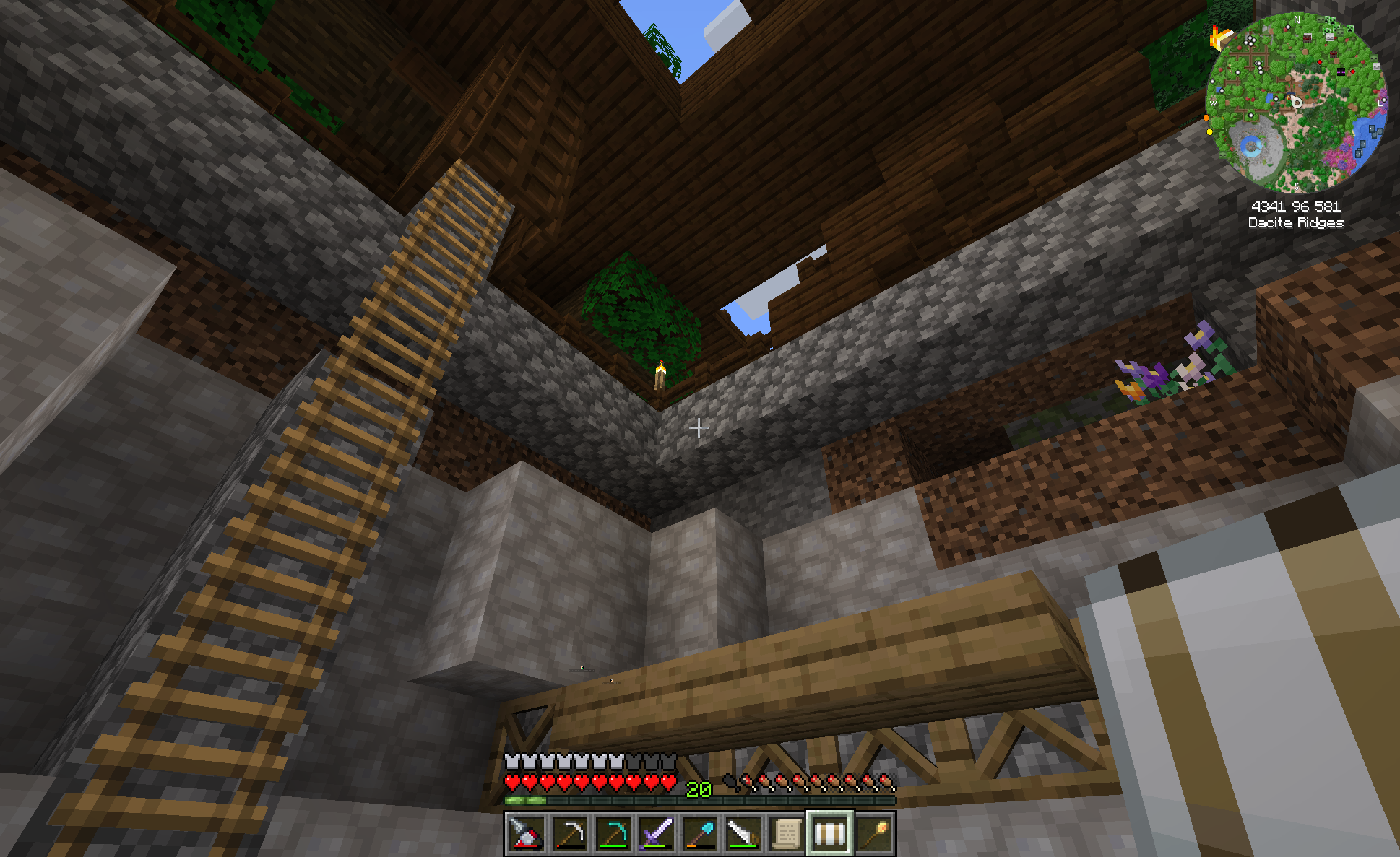This screenshot has height=857, width=1400.
Task: Click the W compass label on the minimap
Action: (1214, 103)
